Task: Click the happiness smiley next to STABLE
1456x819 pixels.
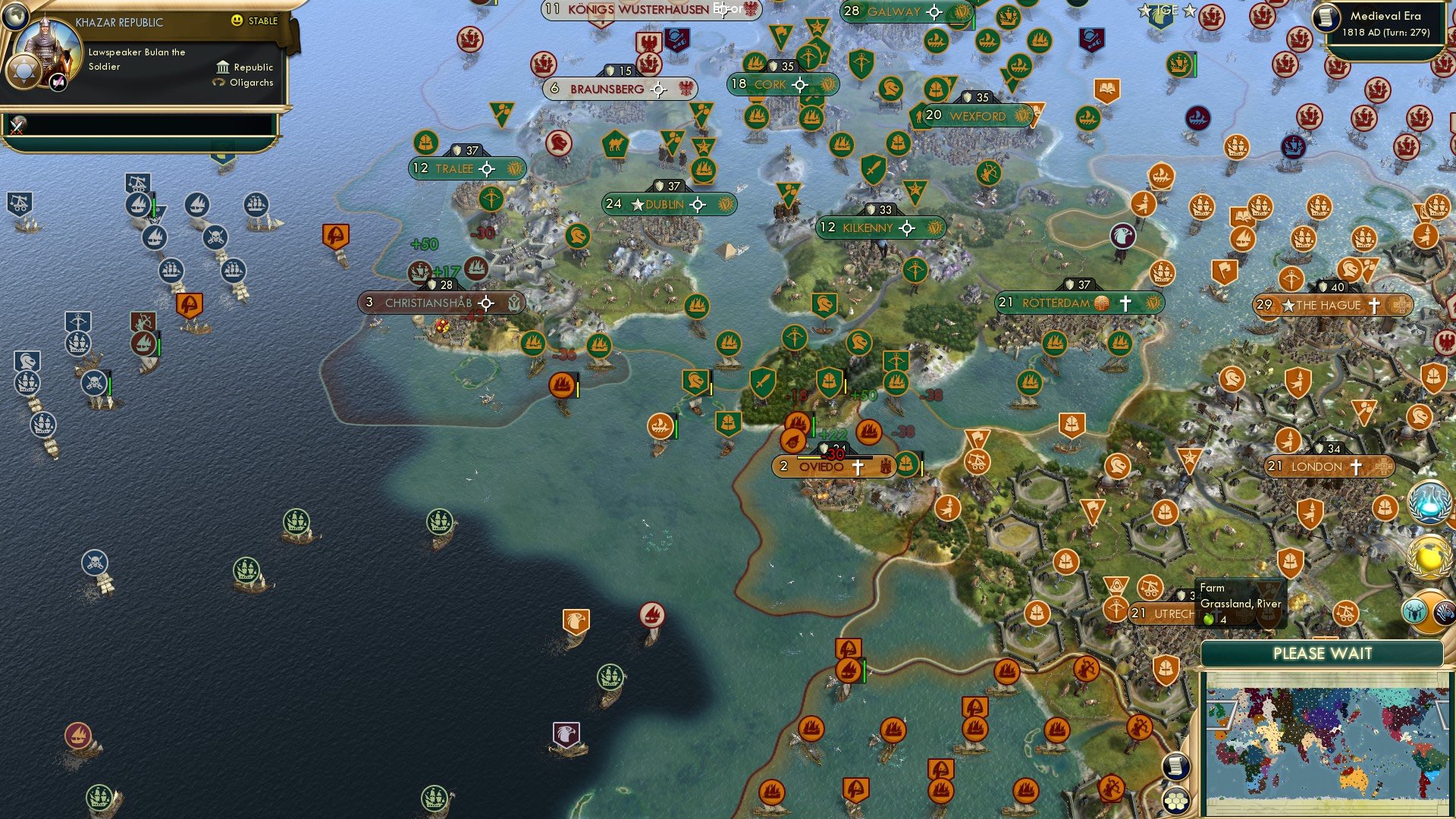Action: (237, 21)
